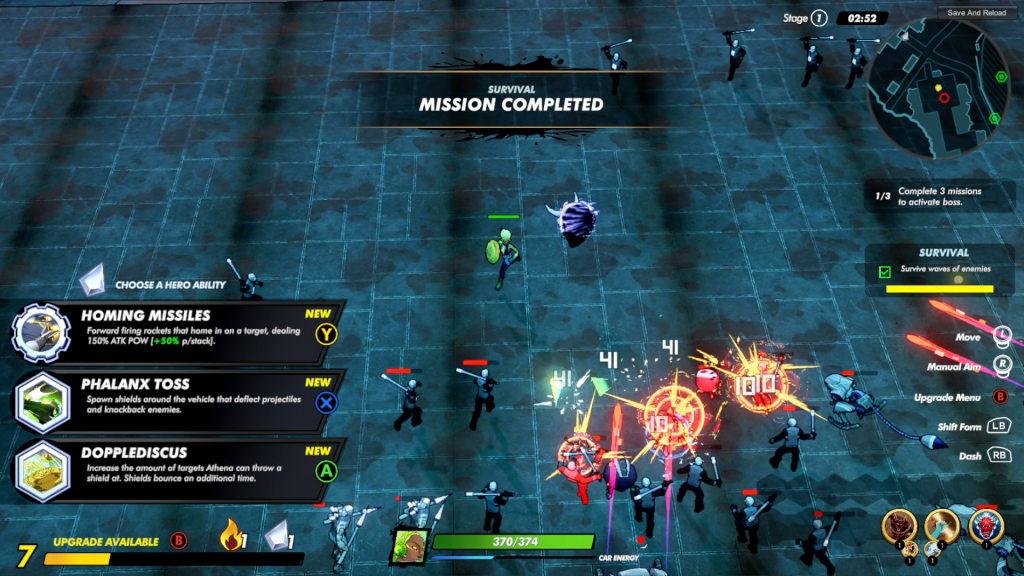Select the red oni mask ability icon
1024x576 pixels.
(x=986, y=526)
